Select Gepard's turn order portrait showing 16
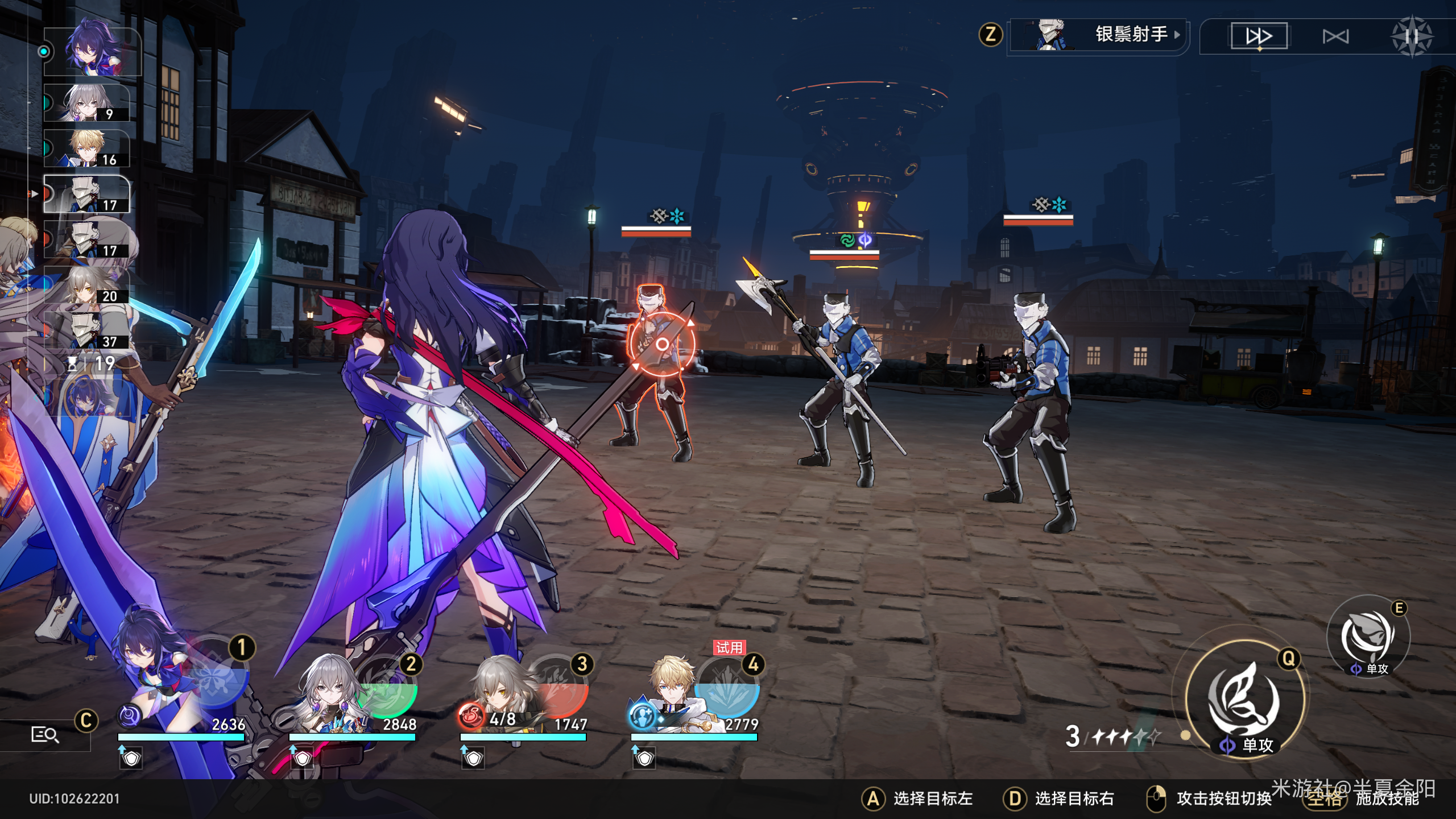This screenshot has width=1456, height=819. 86,148
